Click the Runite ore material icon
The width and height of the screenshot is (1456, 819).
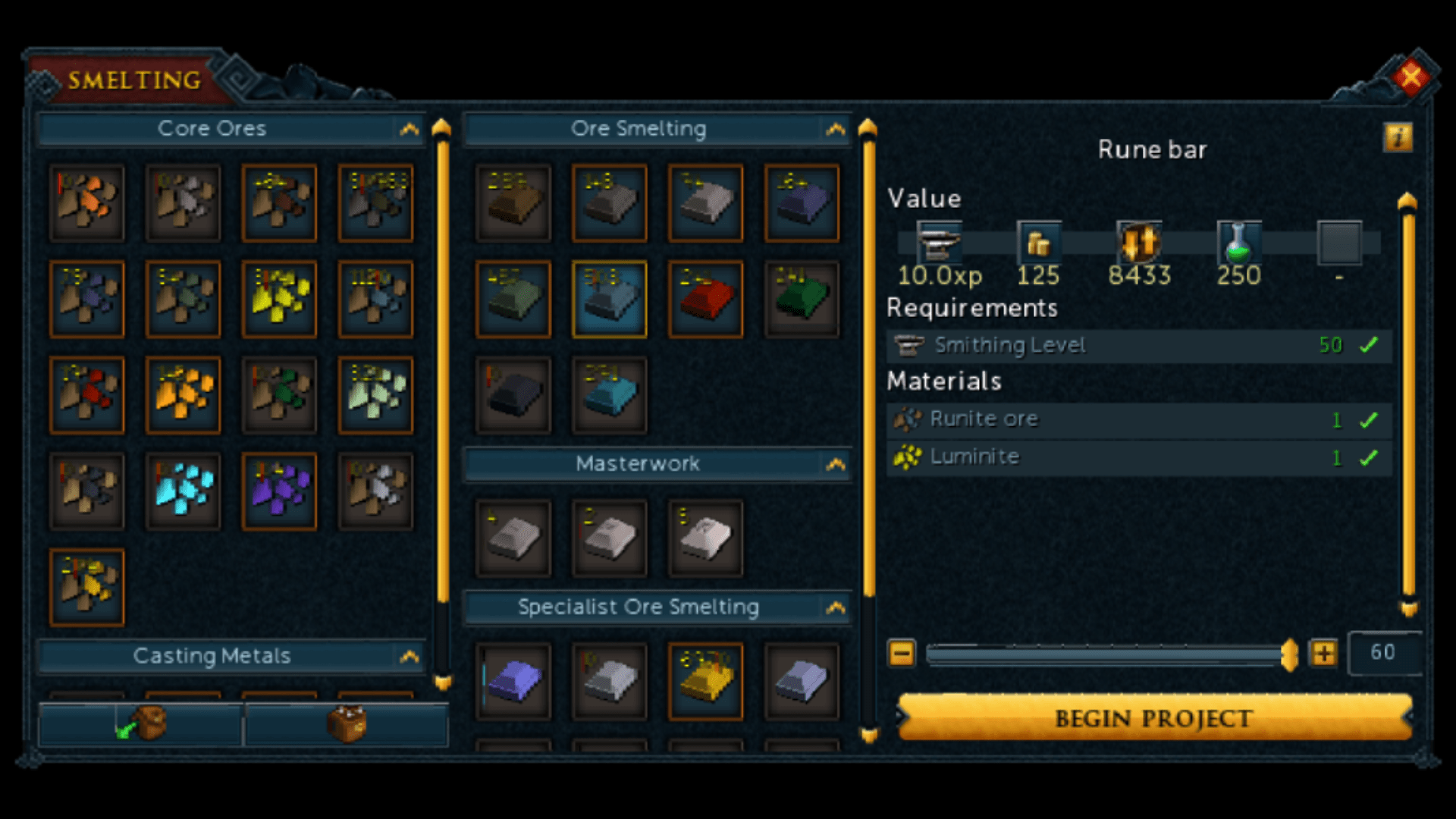[907, 419]
